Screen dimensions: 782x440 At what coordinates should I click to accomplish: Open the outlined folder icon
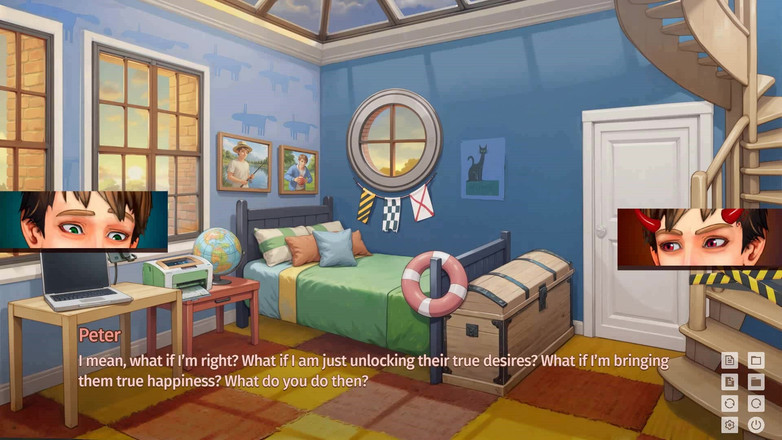click(756, 360)
